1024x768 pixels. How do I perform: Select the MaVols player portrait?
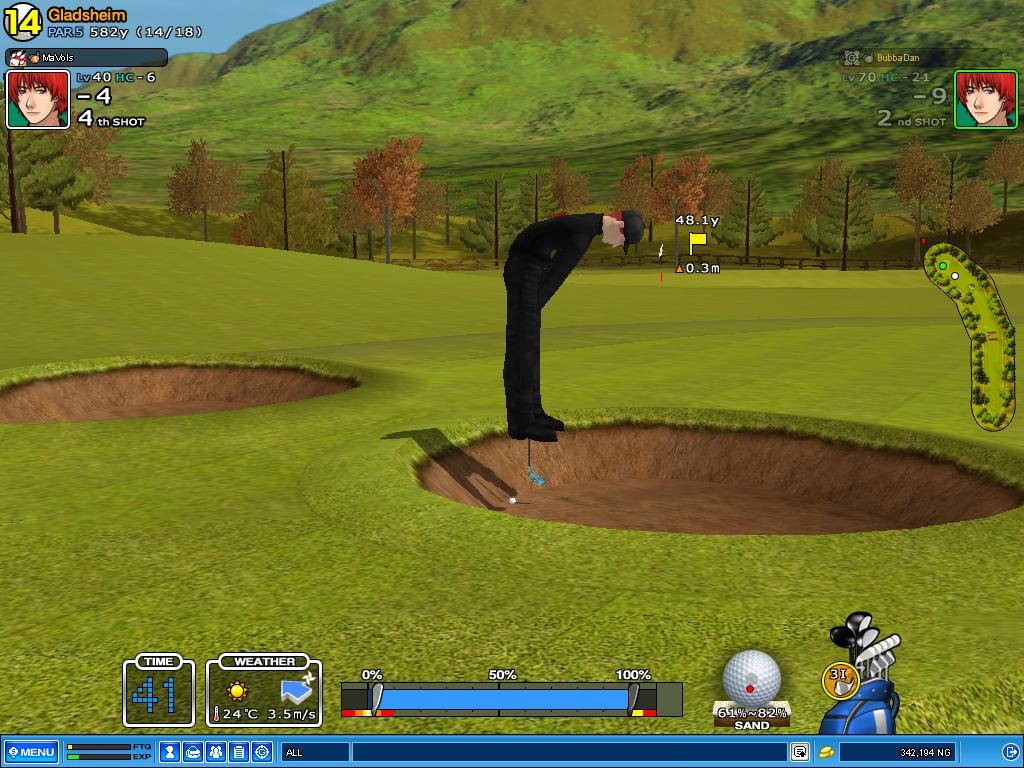pyautogui.click(x=38, y=100)
